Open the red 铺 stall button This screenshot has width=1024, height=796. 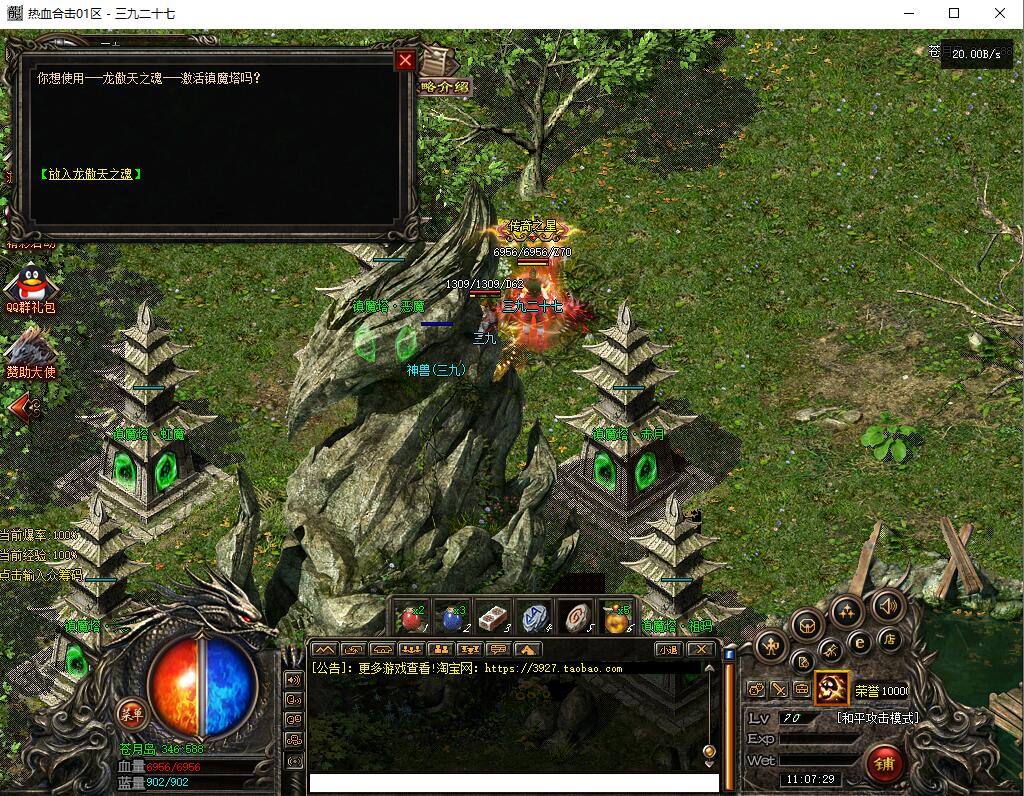click(884, 764)
